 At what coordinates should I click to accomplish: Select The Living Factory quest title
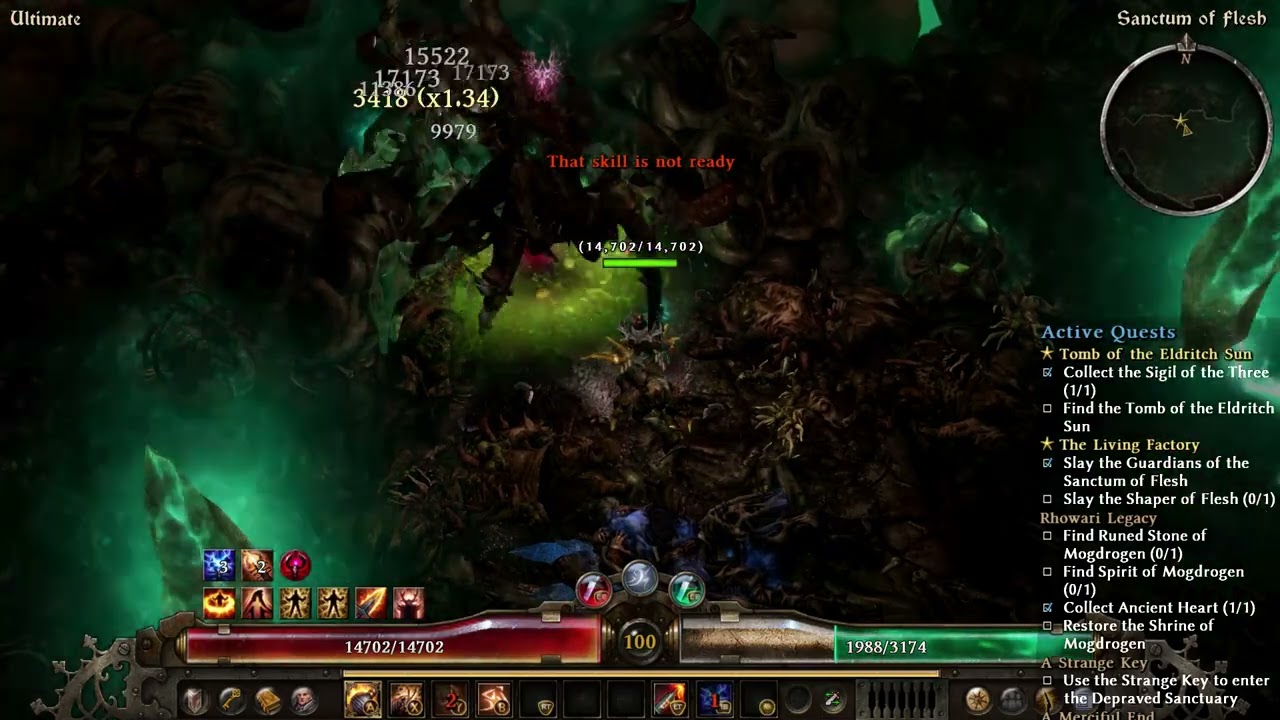pos(1129,445)
